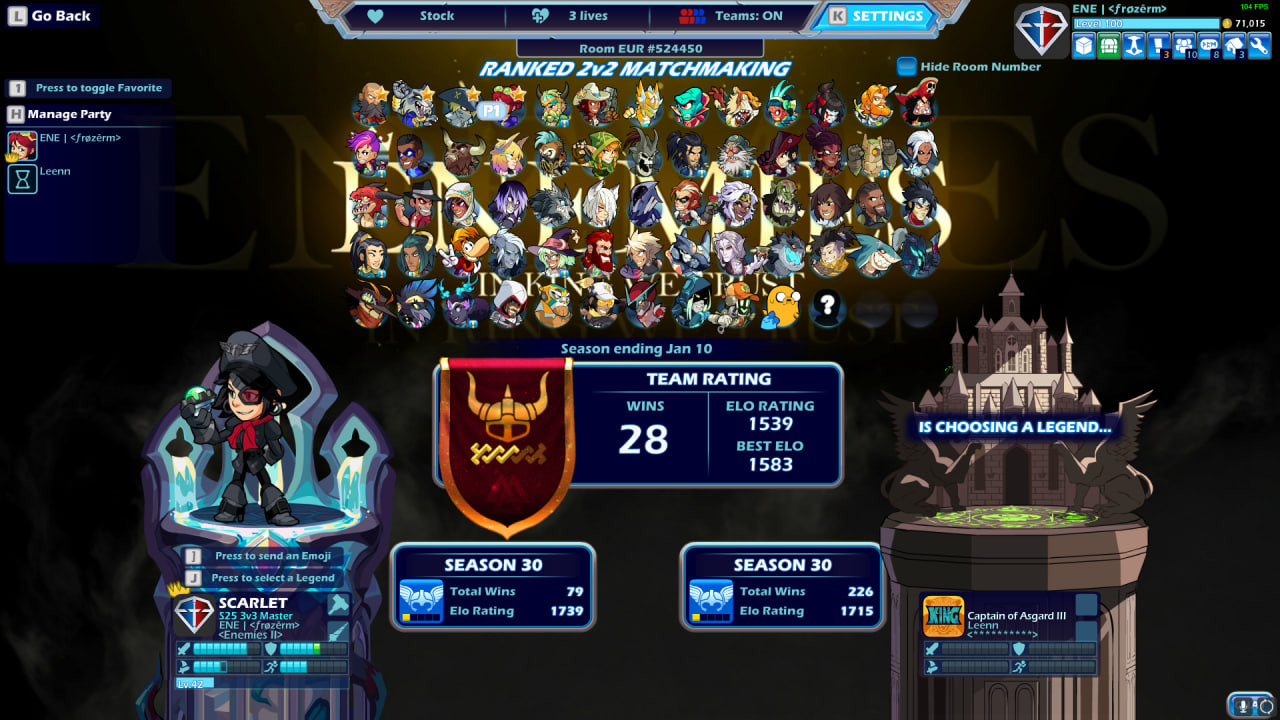
Task: Open the Mallhalla store cube icon
Action: tap(1083, 46)
